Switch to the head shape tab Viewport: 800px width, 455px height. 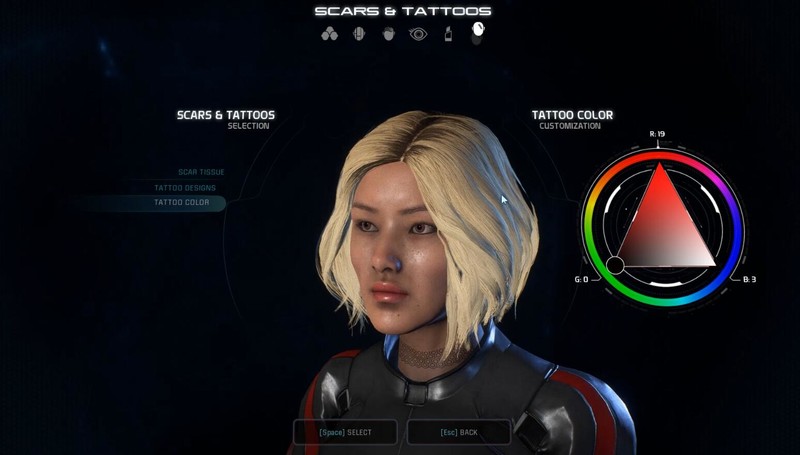pos(360,35)
